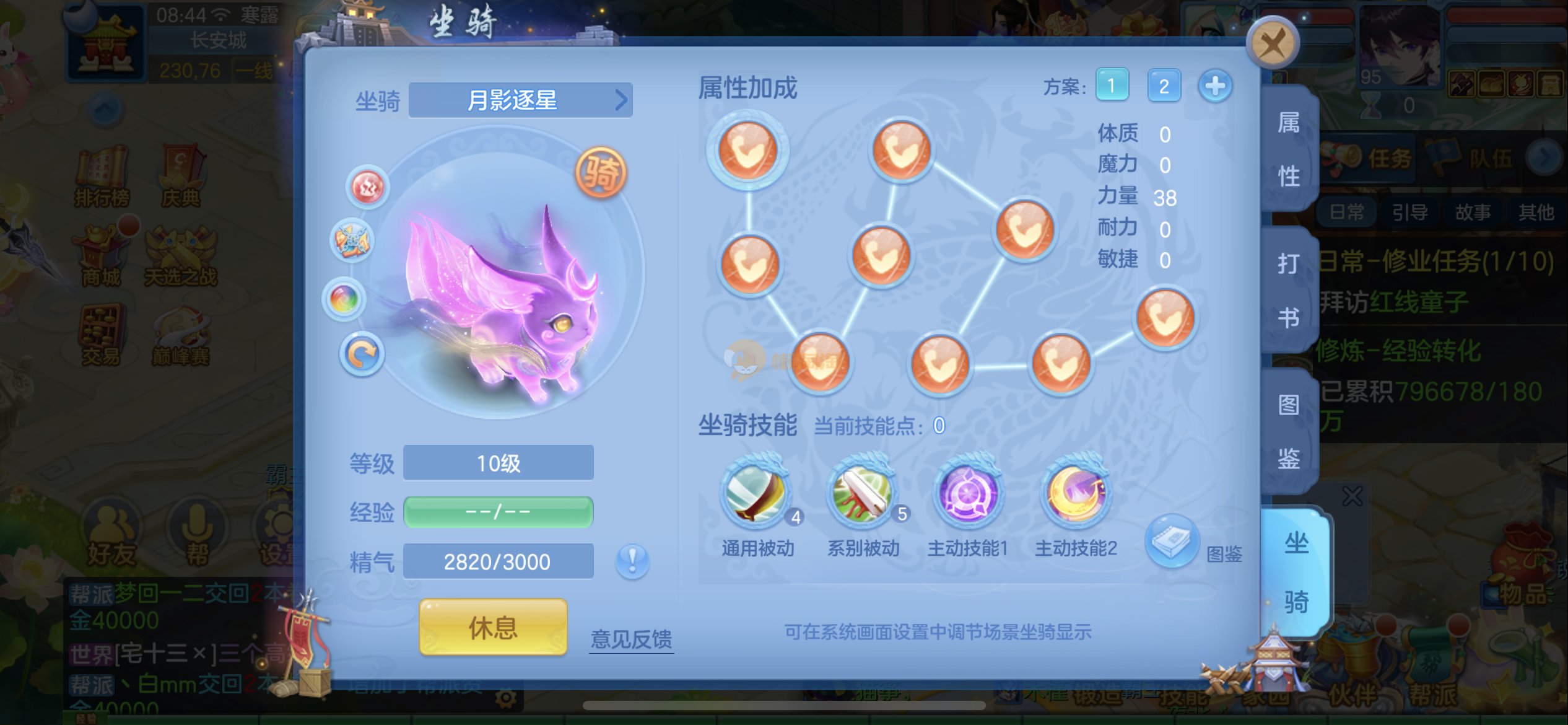Add a new scheme with the plus button

[1214, 86]
